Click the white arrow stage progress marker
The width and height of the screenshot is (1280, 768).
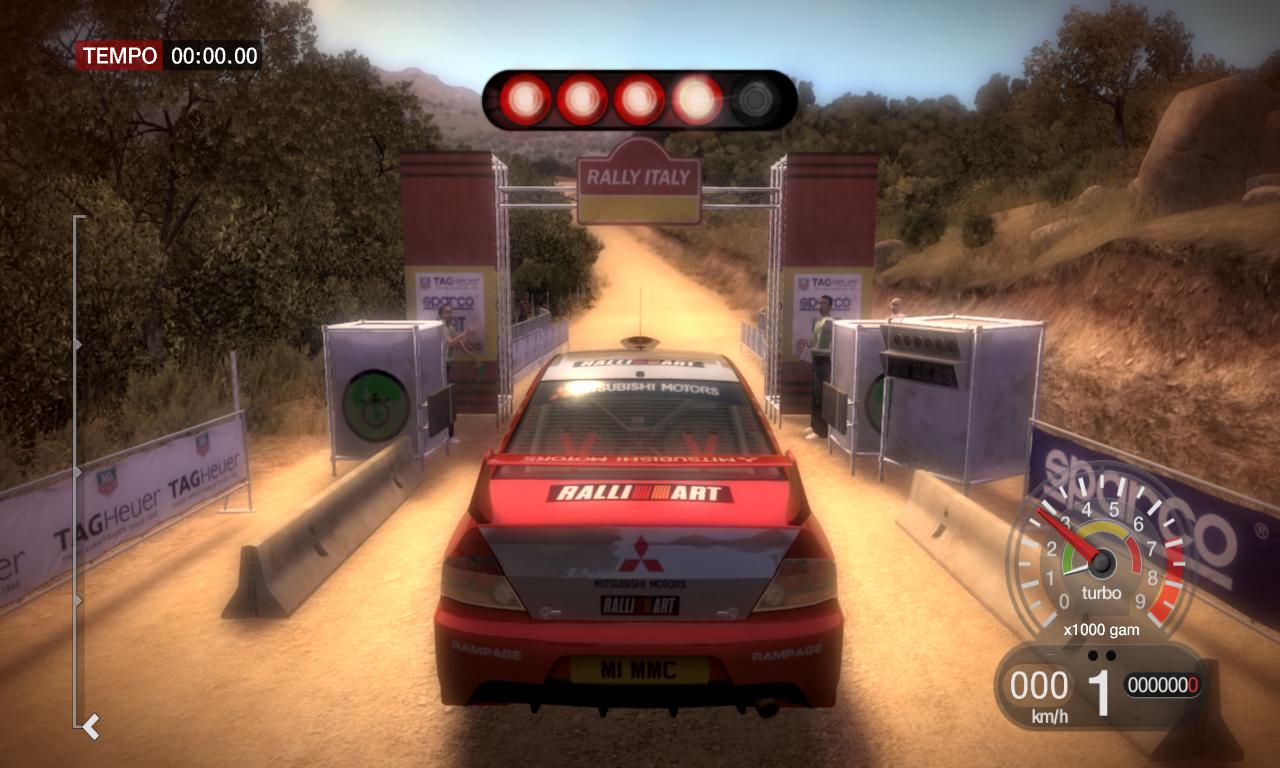pyautogui.click(x=91, y=725)
